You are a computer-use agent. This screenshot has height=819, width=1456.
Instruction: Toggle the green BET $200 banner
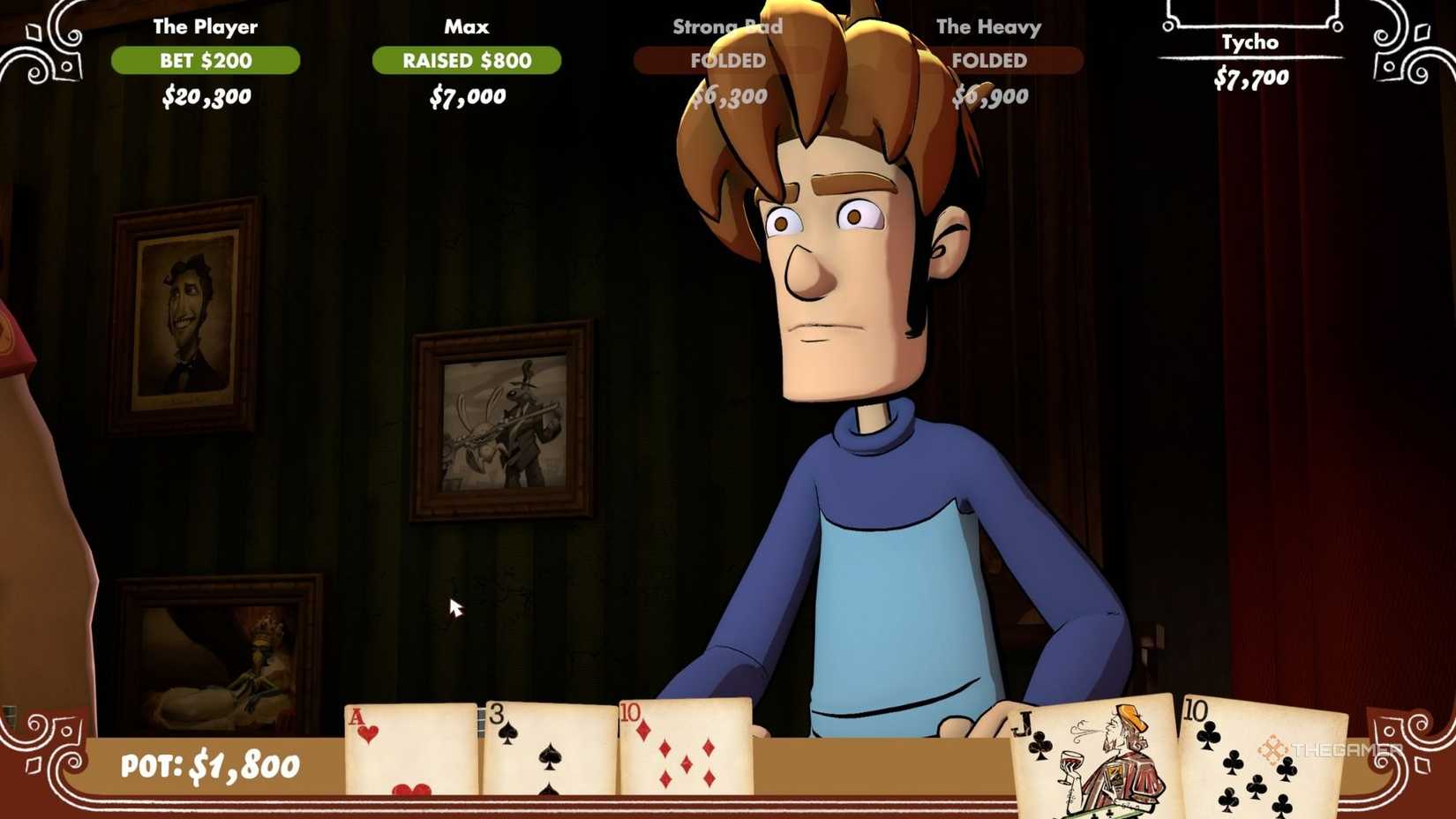click(x=205, y=61)
